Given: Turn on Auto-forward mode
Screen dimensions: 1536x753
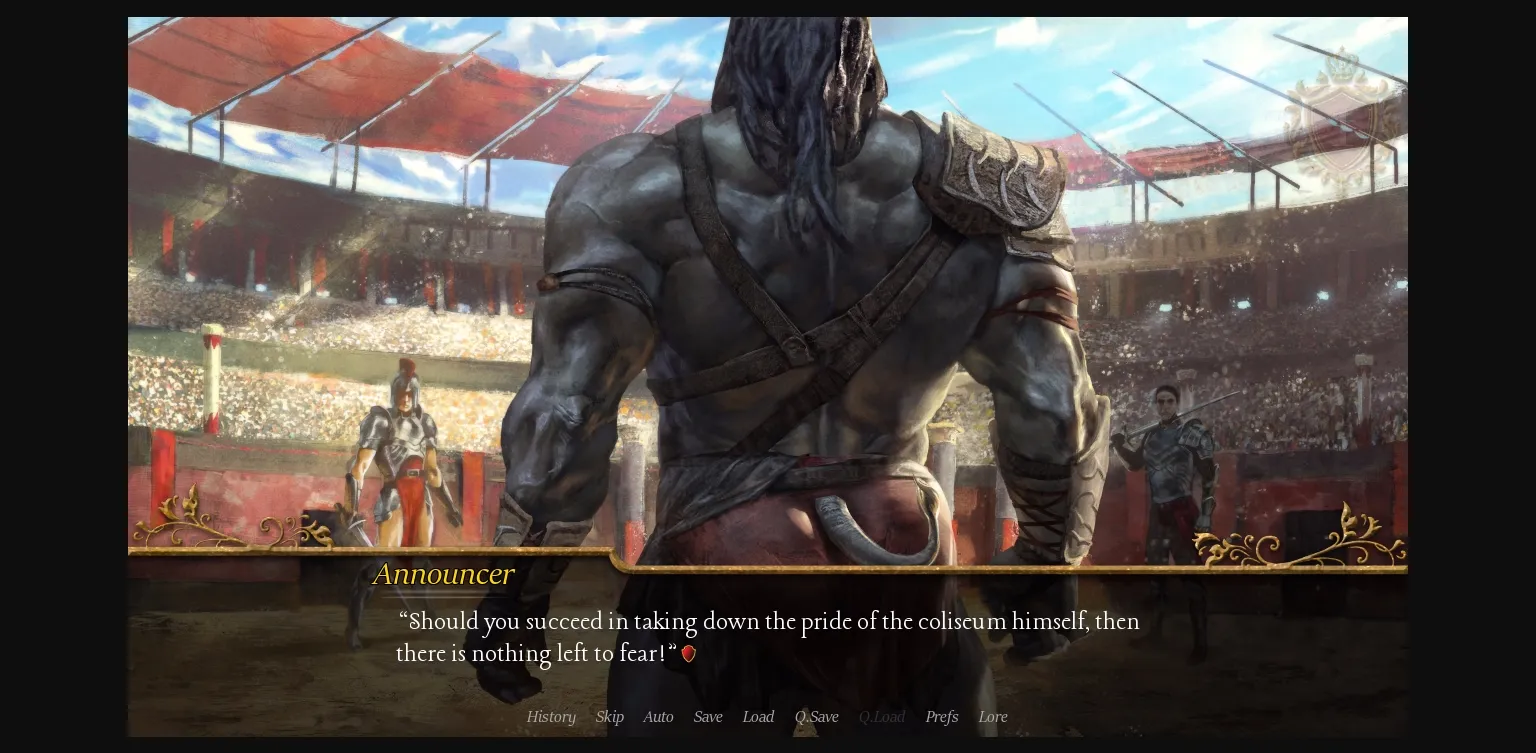Looking at the screenshot, I should (x=658, y=717).
